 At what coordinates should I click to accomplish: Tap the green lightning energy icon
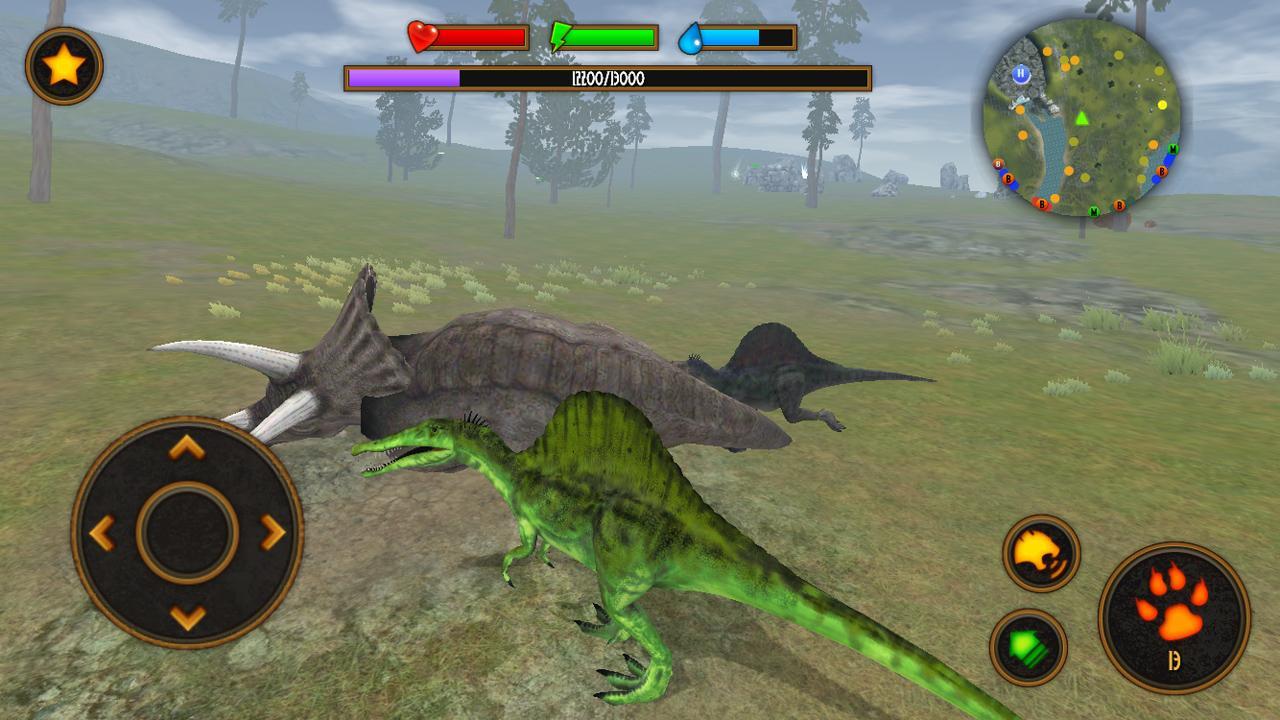[x=562, y=38]
